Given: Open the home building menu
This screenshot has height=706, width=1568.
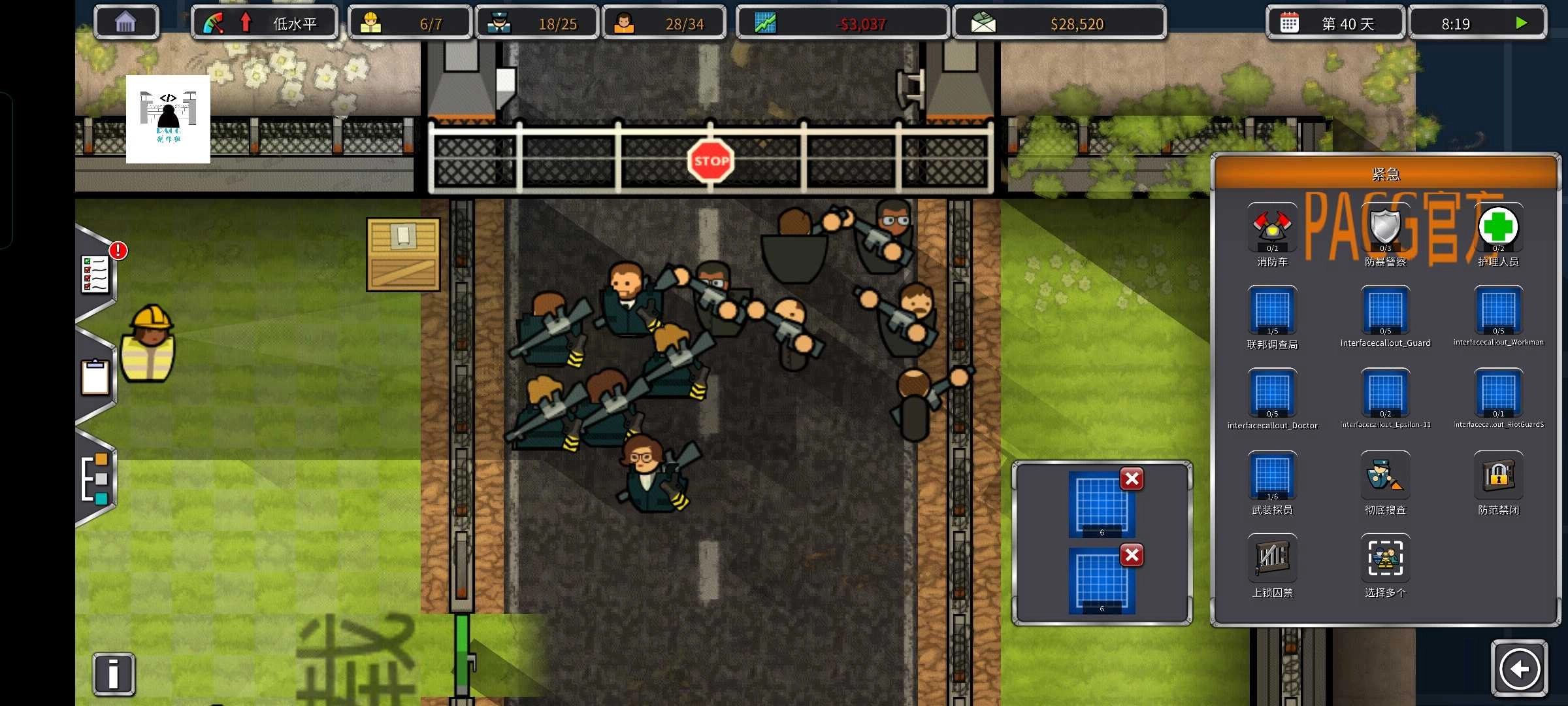Looking at the screenshot, I should (125, 24).
